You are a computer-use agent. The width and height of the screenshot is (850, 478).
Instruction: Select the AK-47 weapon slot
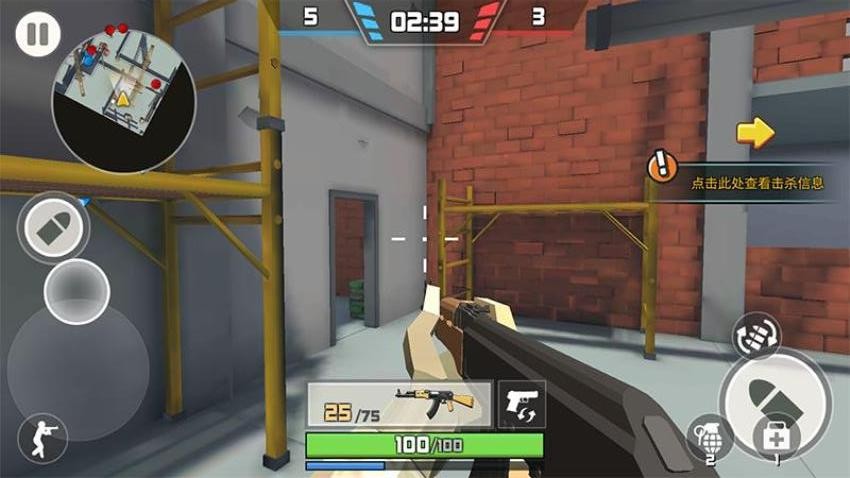399,405
